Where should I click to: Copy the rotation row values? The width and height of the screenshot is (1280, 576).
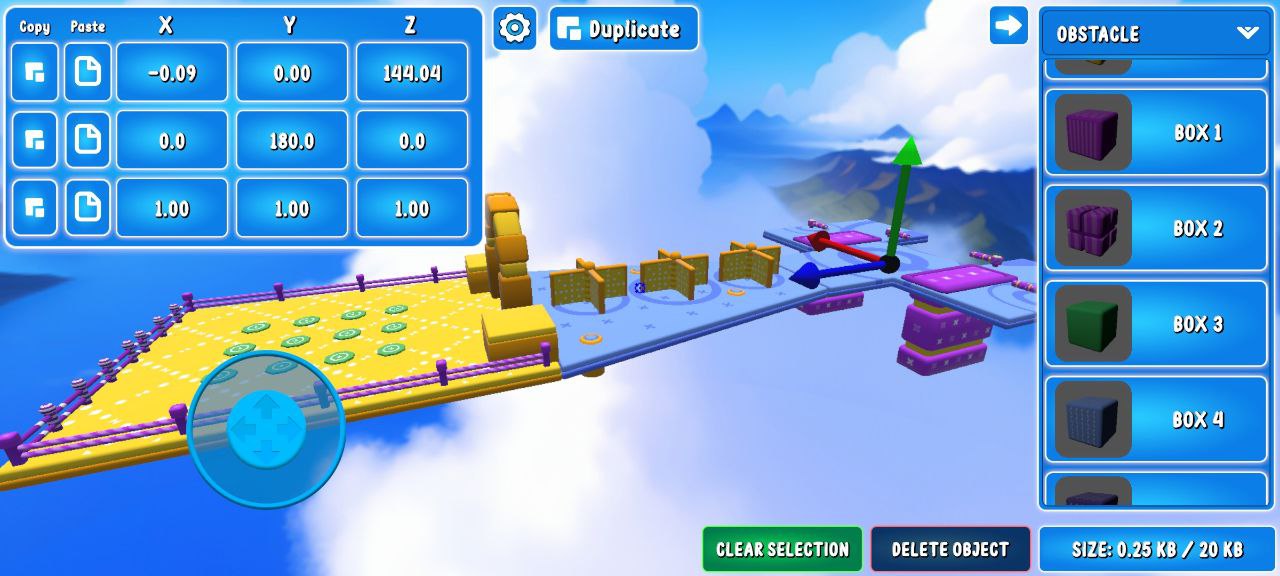coord(34,141)
